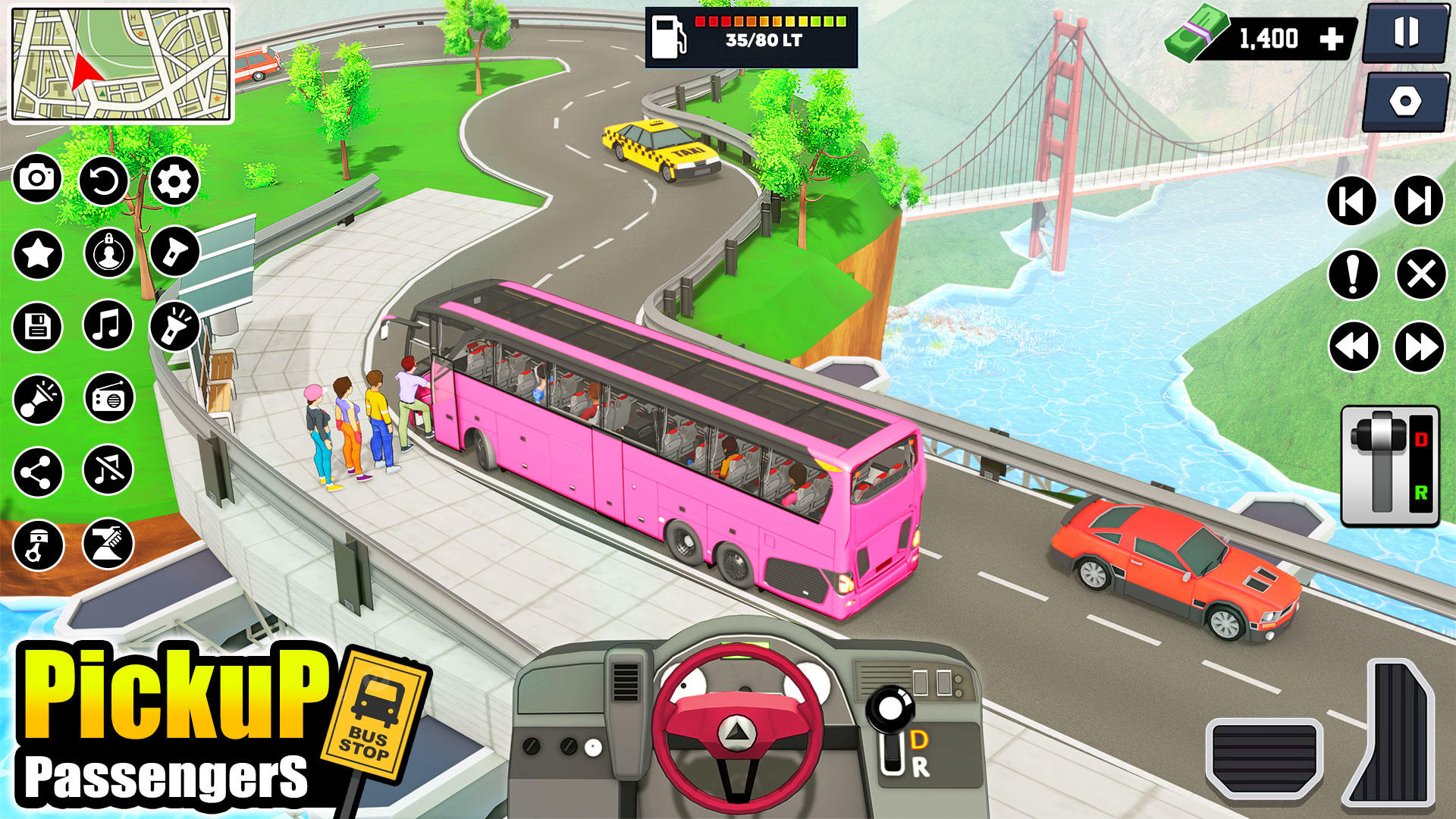
Task: Pause the game
Action: click(1405, 33)
